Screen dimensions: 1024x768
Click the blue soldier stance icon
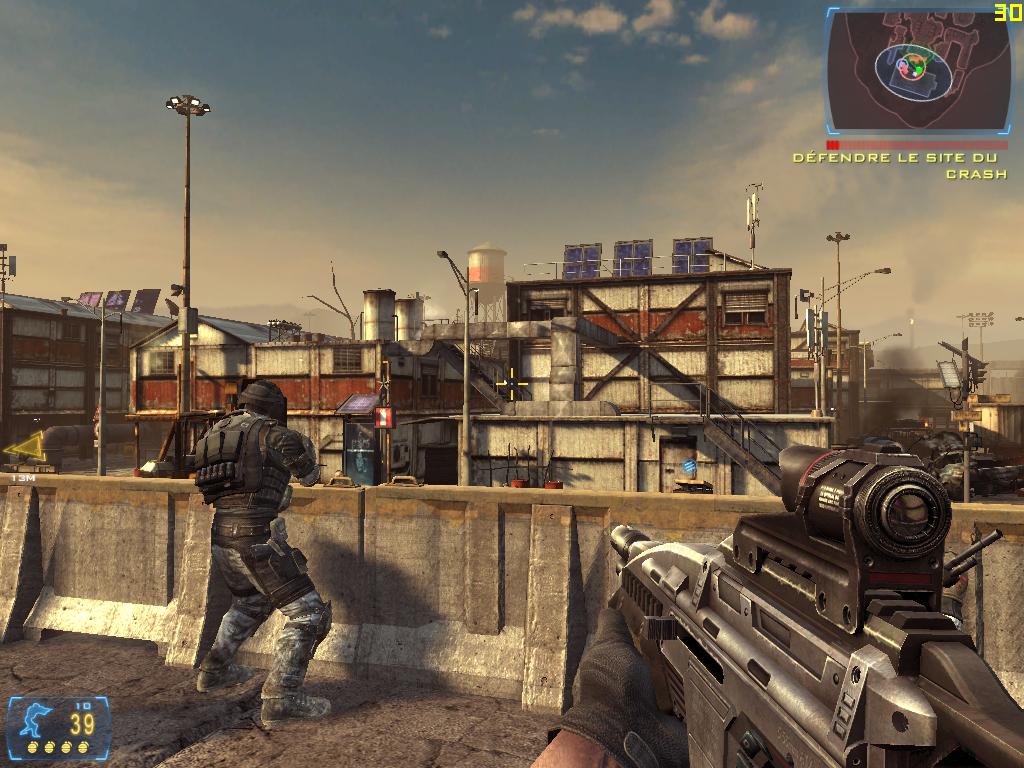32,721
